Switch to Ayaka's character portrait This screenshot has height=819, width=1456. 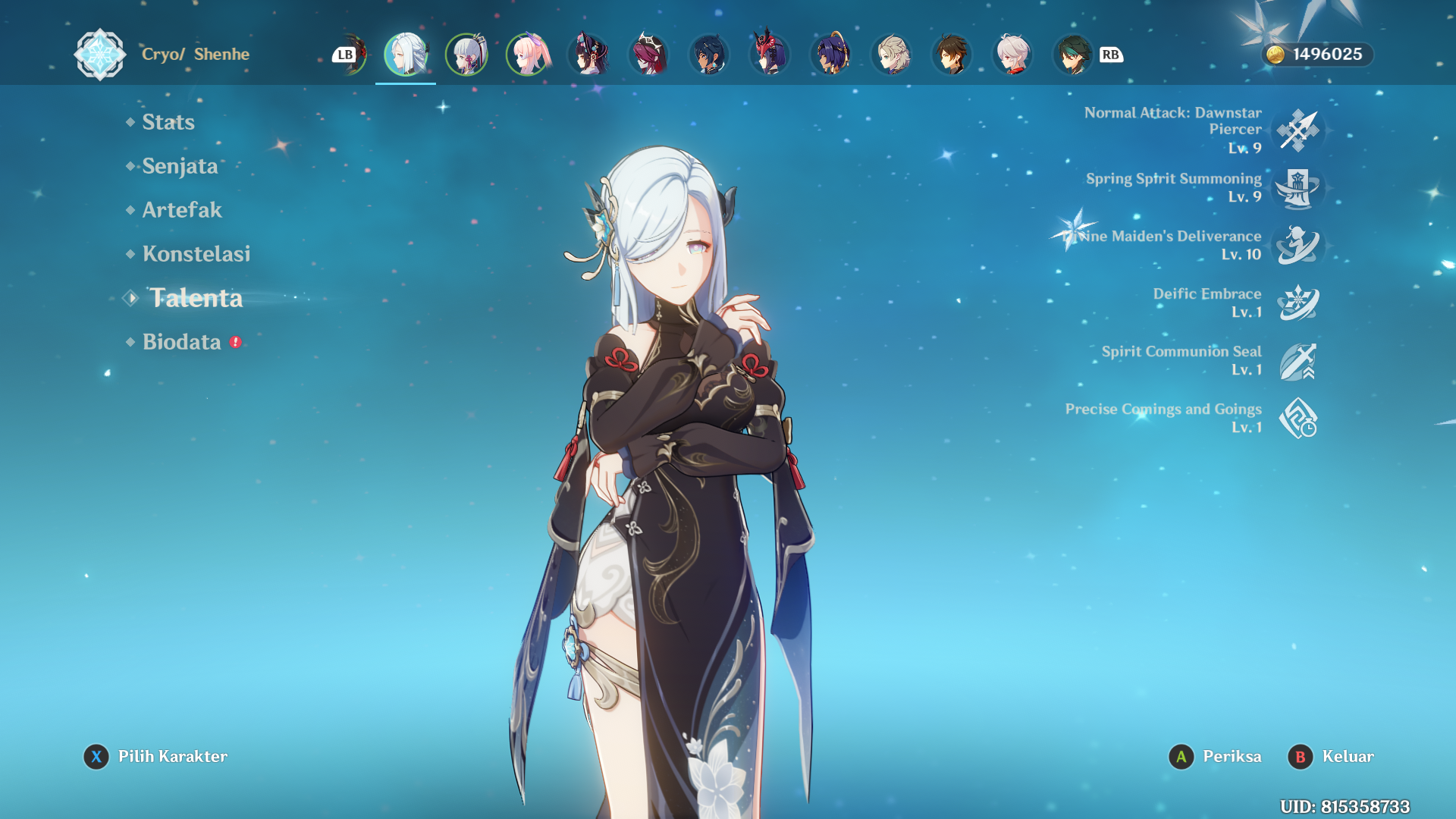(466, 55)
